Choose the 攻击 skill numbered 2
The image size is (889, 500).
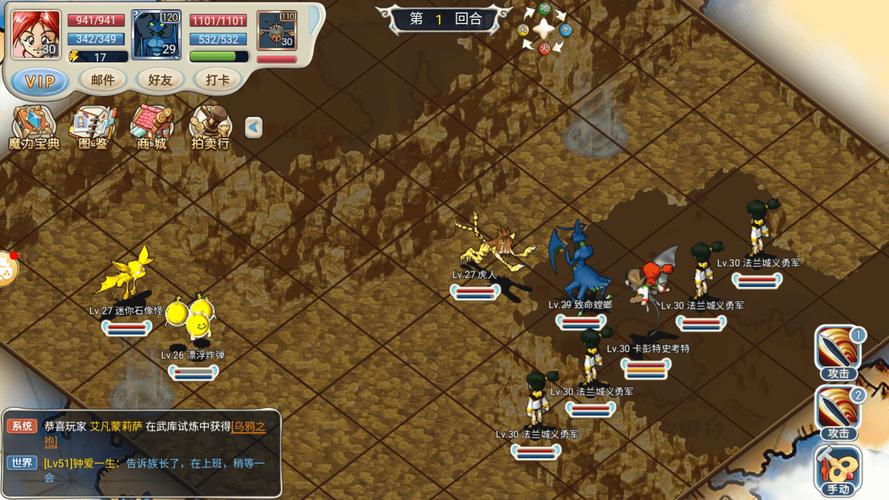838,412
